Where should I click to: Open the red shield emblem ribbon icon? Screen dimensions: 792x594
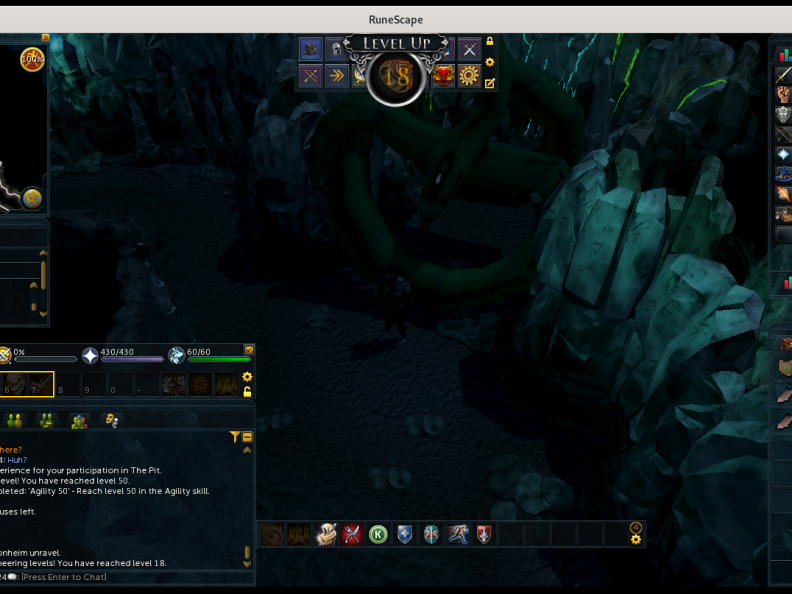[443, 76]
